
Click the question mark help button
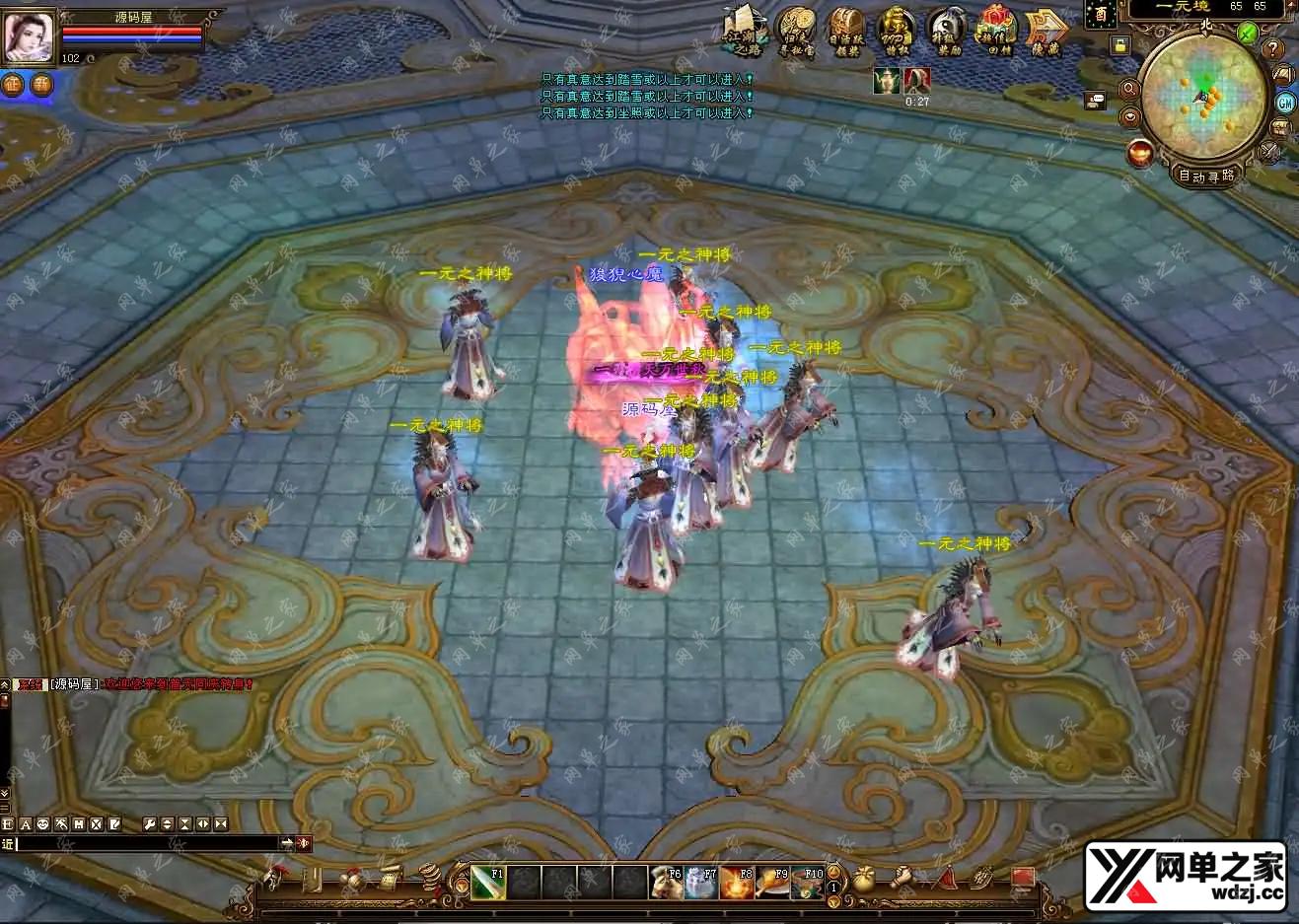1274,49
